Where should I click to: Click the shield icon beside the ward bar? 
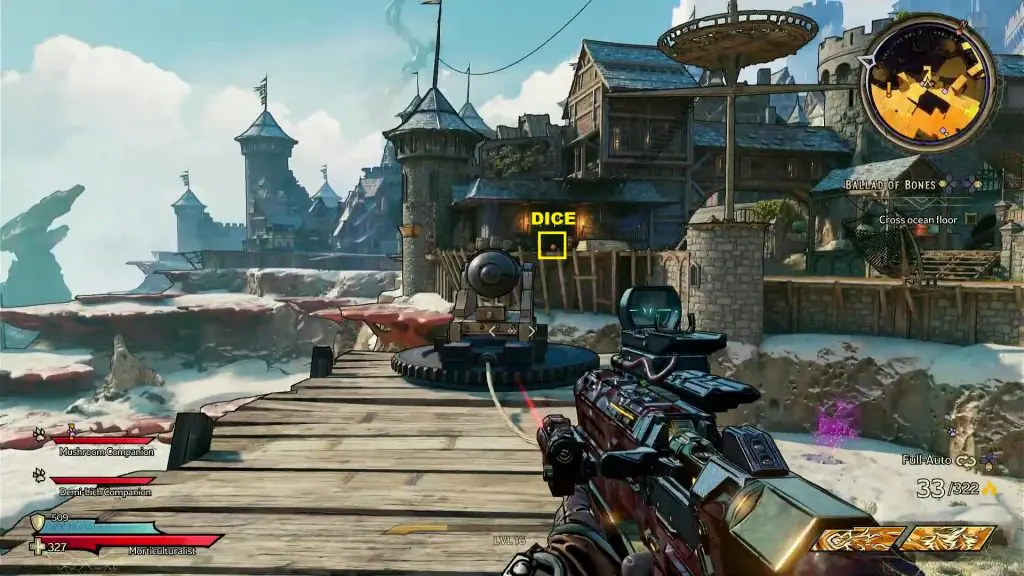[37, 522]
